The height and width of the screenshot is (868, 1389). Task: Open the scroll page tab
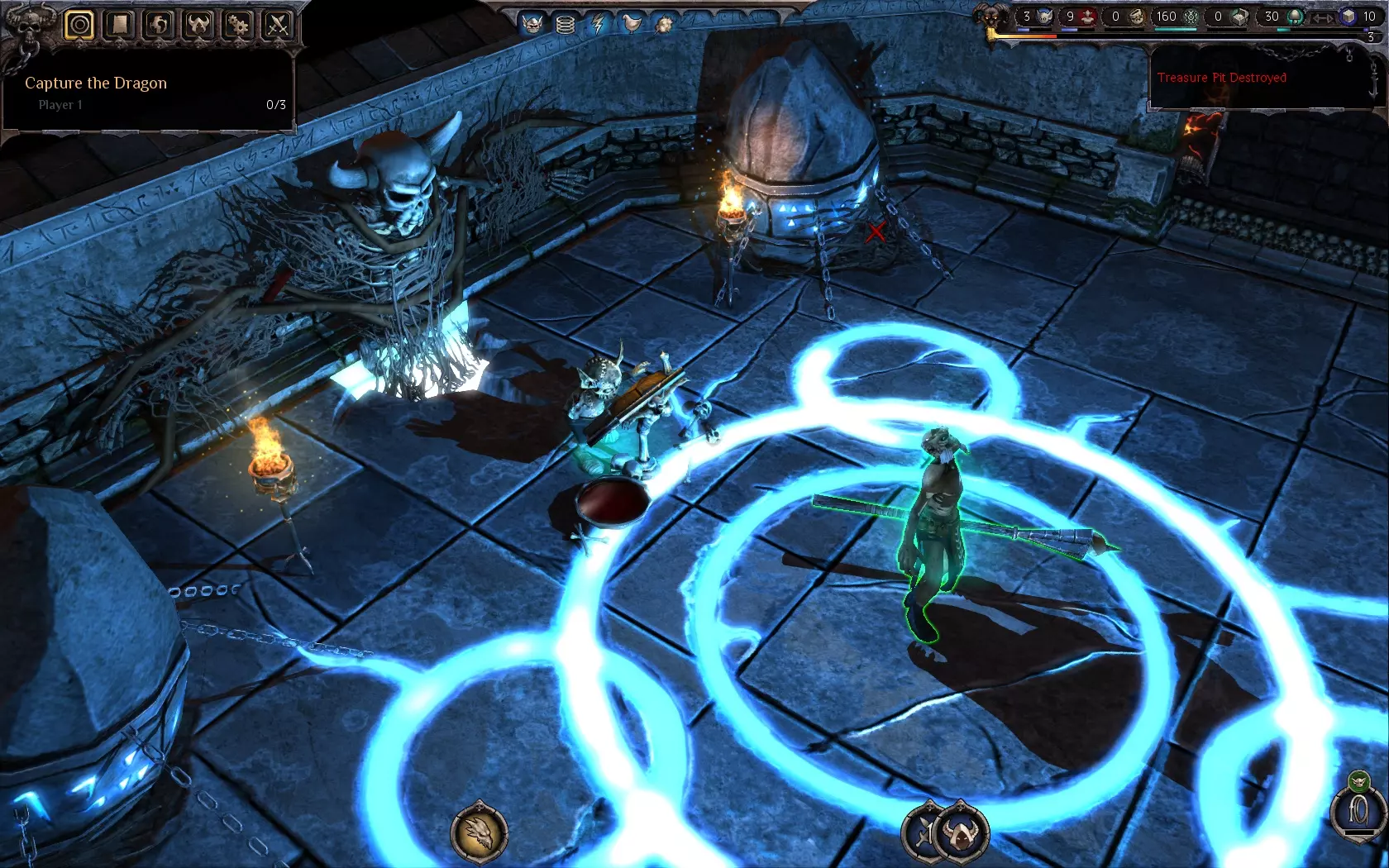click(x=119, y=25)
